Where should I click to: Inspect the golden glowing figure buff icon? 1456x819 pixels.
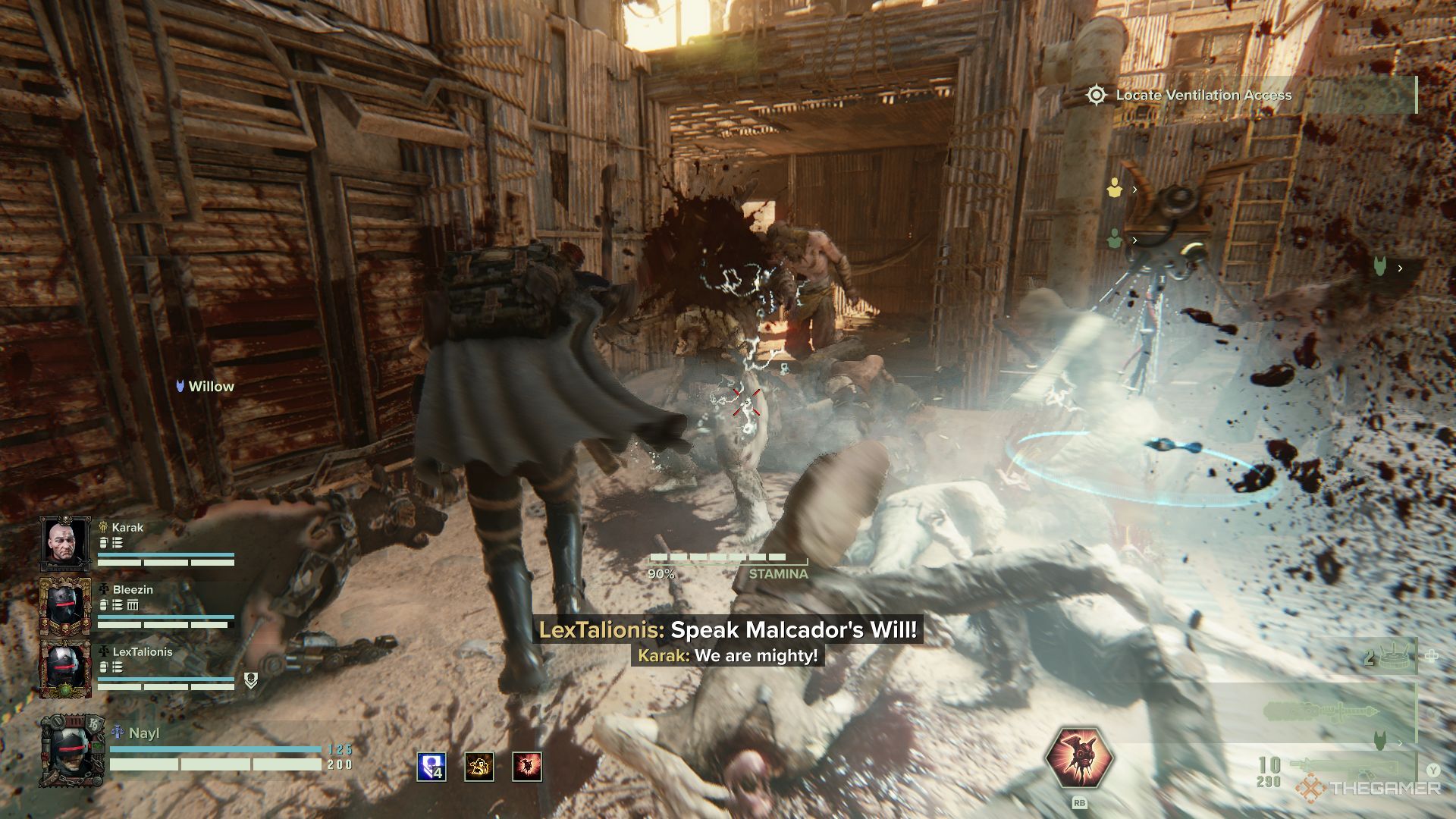(479, 767)
